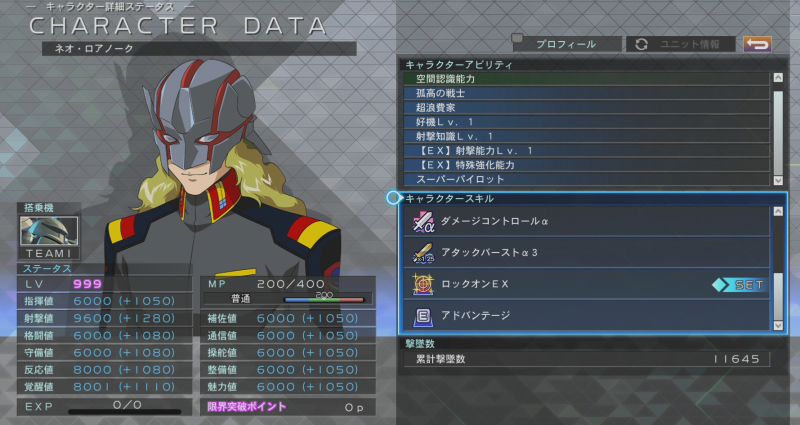Open the プロフィール profile tab
Screen dimensions: 800x425
click(565, 44)
